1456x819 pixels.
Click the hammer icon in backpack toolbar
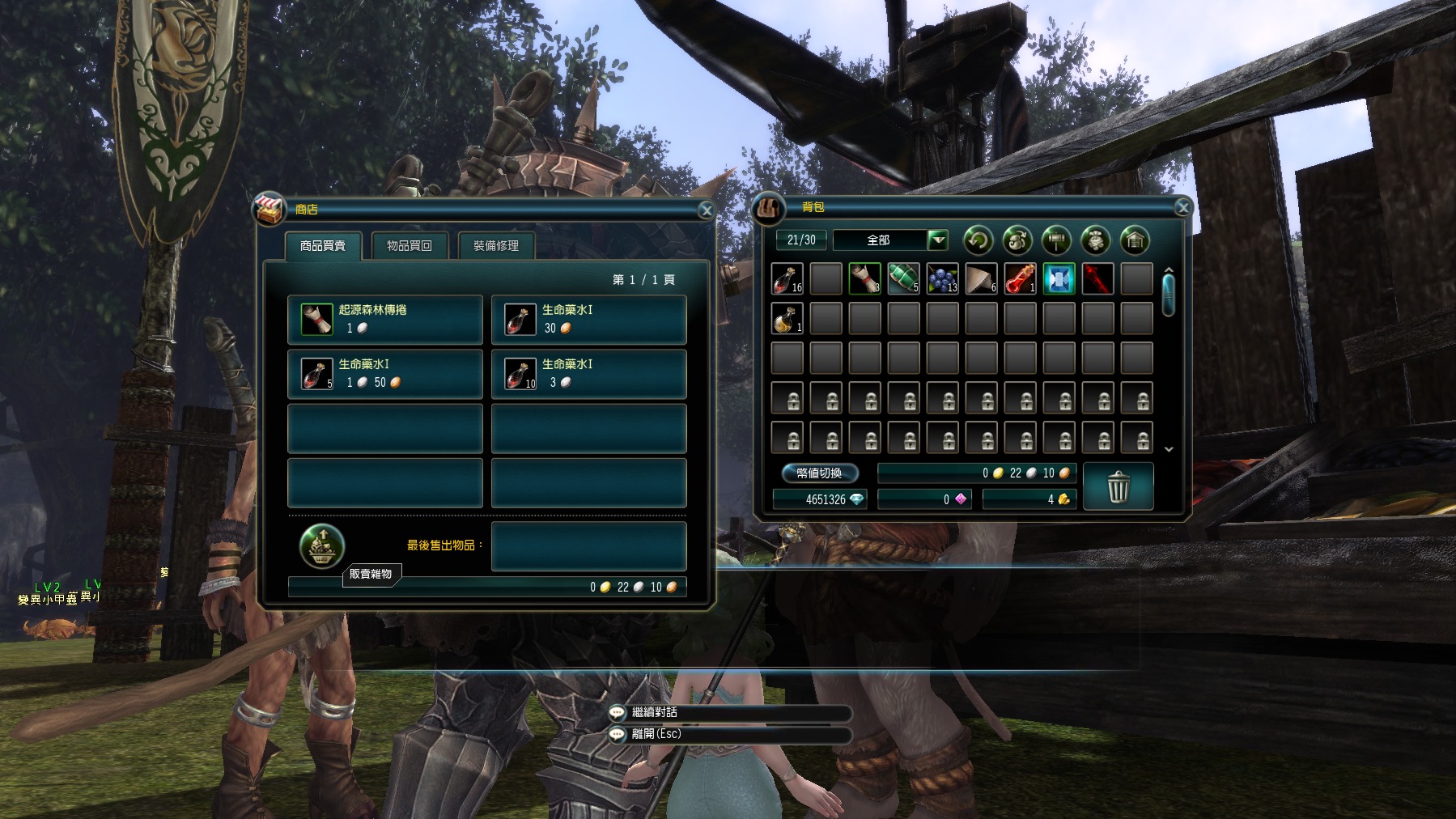click(x=1056, y=240)
